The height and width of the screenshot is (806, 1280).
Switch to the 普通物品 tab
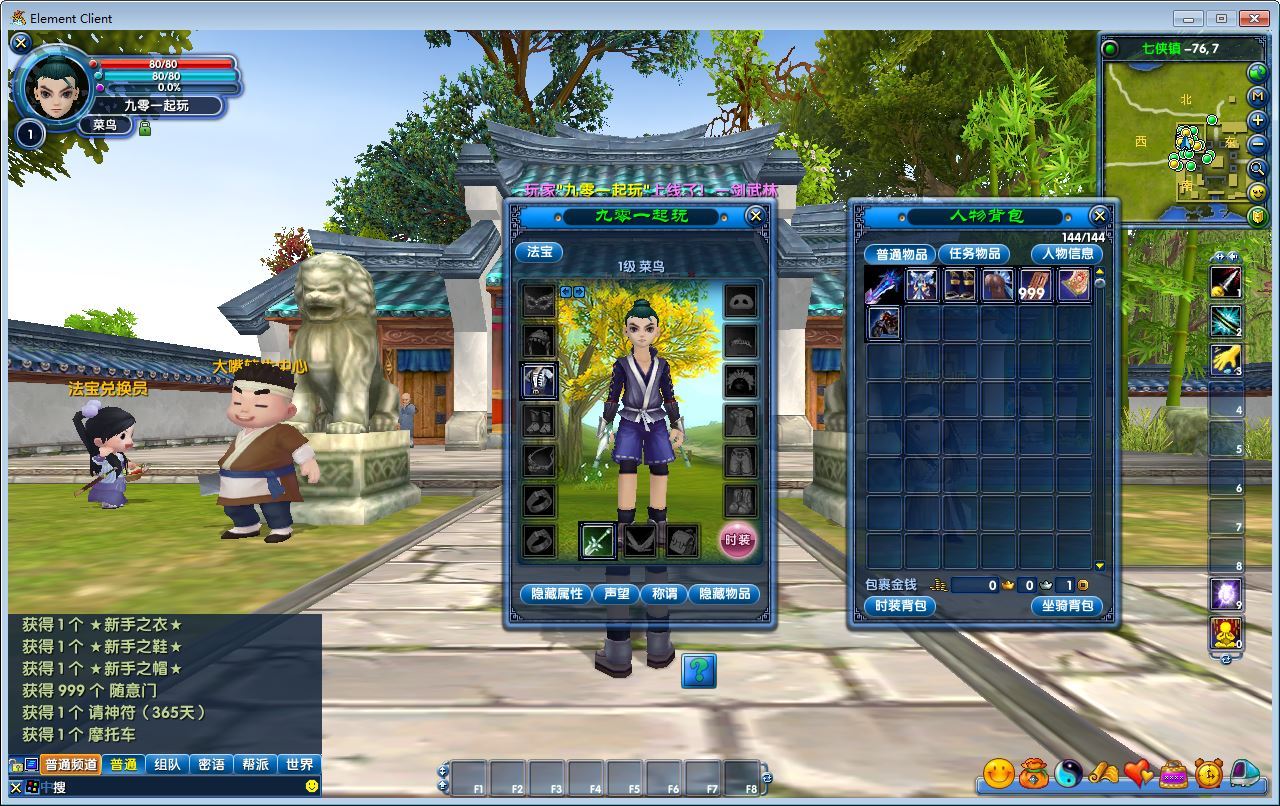click(899, 254)
